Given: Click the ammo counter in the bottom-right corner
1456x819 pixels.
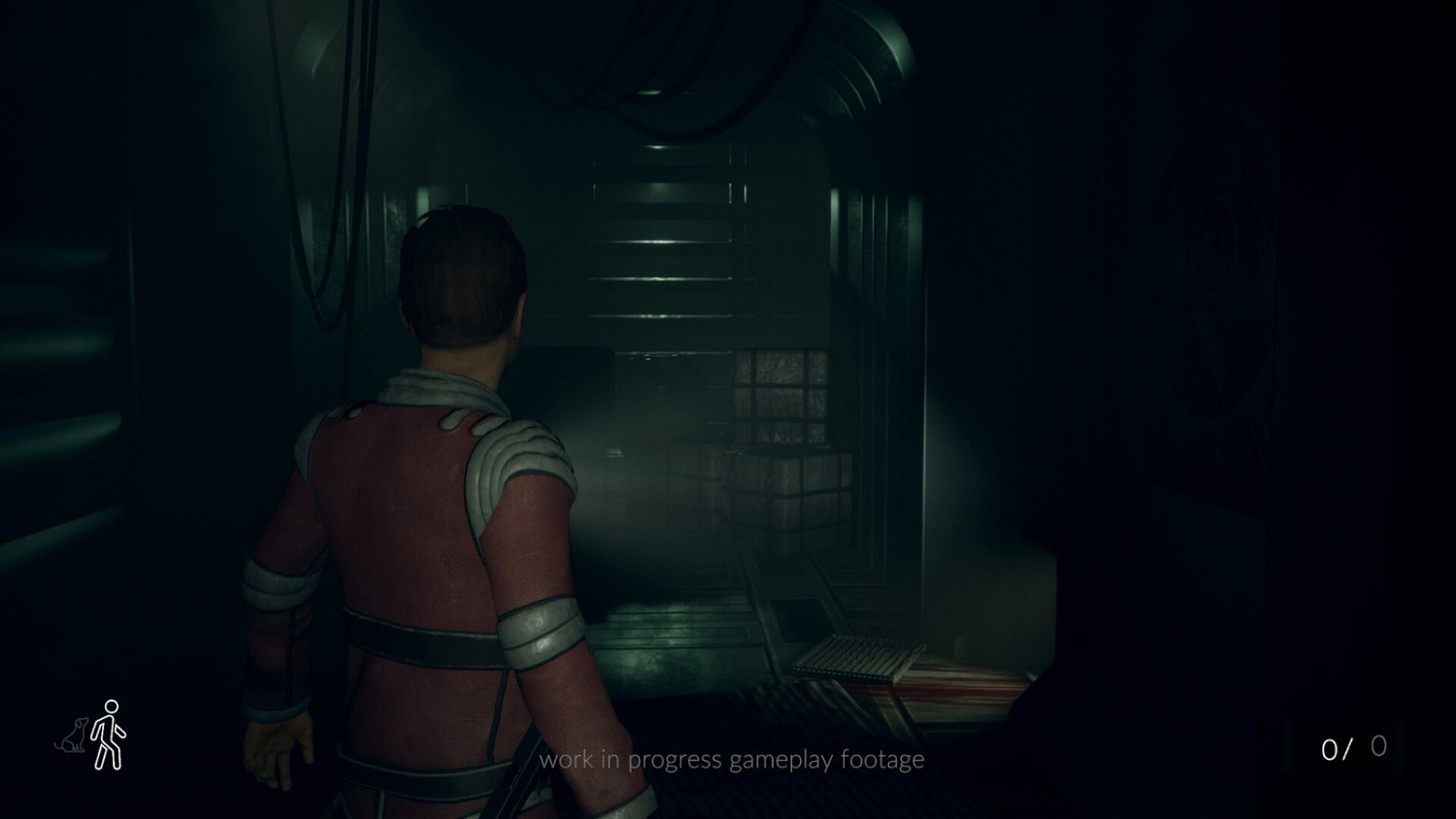Looking at the screenshot, I should pos(1353,747).
